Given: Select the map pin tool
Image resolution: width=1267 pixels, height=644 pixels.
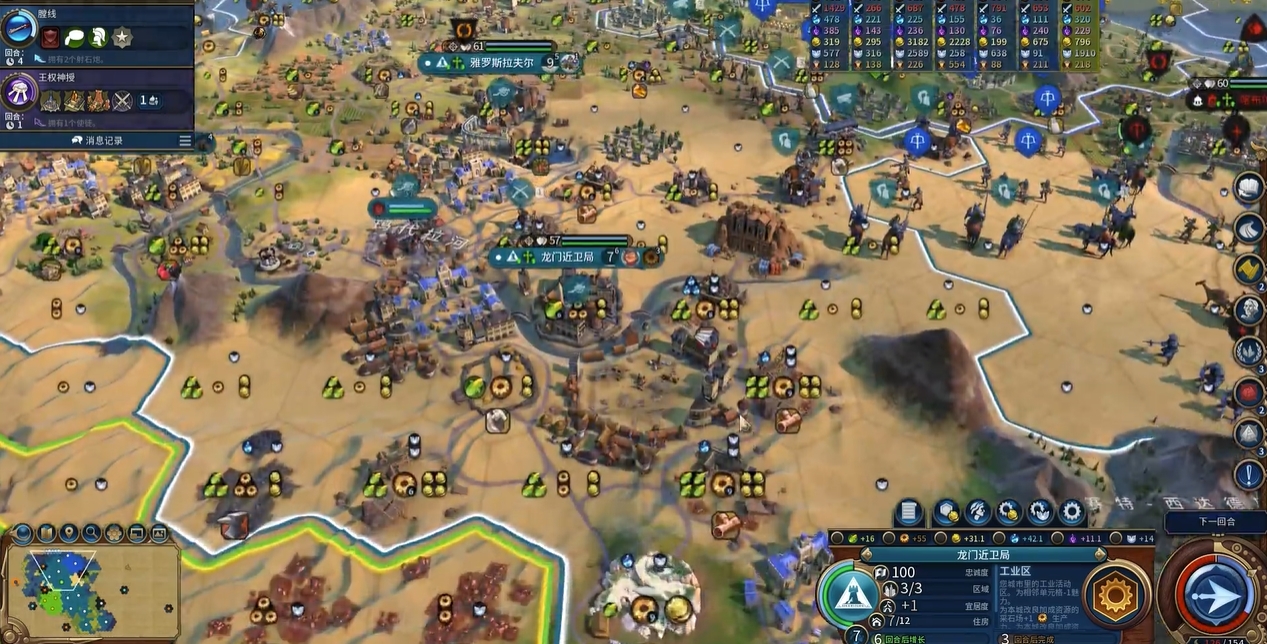Looking at the screenshot, I should click(69, 533).
